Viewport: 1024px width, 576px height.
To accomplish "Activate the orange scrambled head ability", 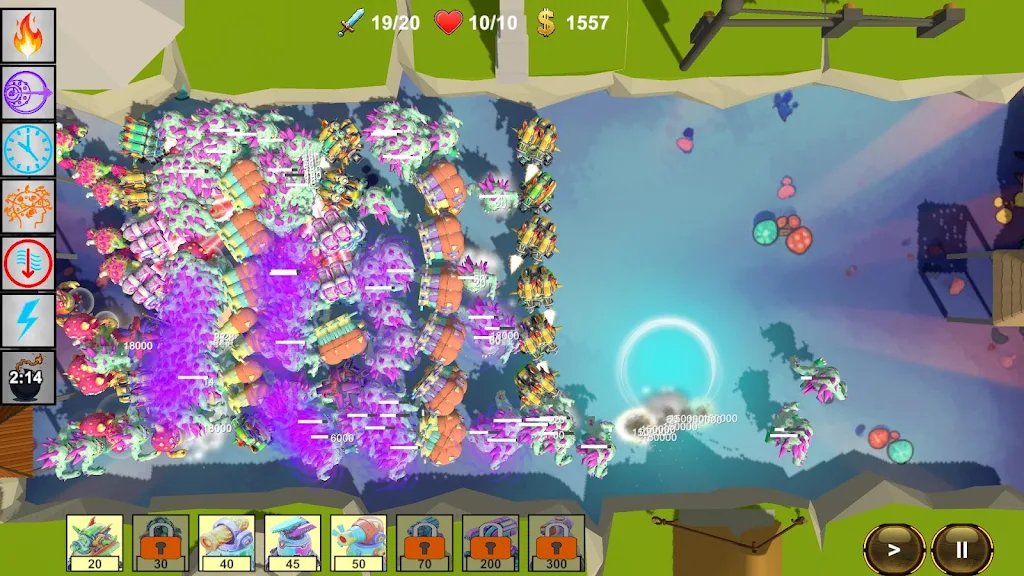I will click(x=28, y=207).
